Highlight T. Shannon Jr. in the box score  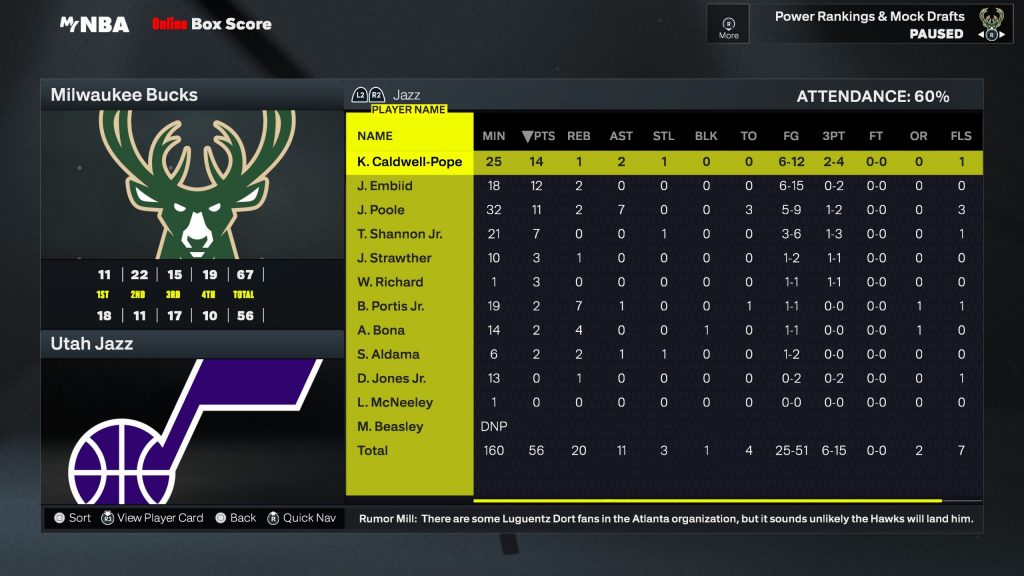399,234
